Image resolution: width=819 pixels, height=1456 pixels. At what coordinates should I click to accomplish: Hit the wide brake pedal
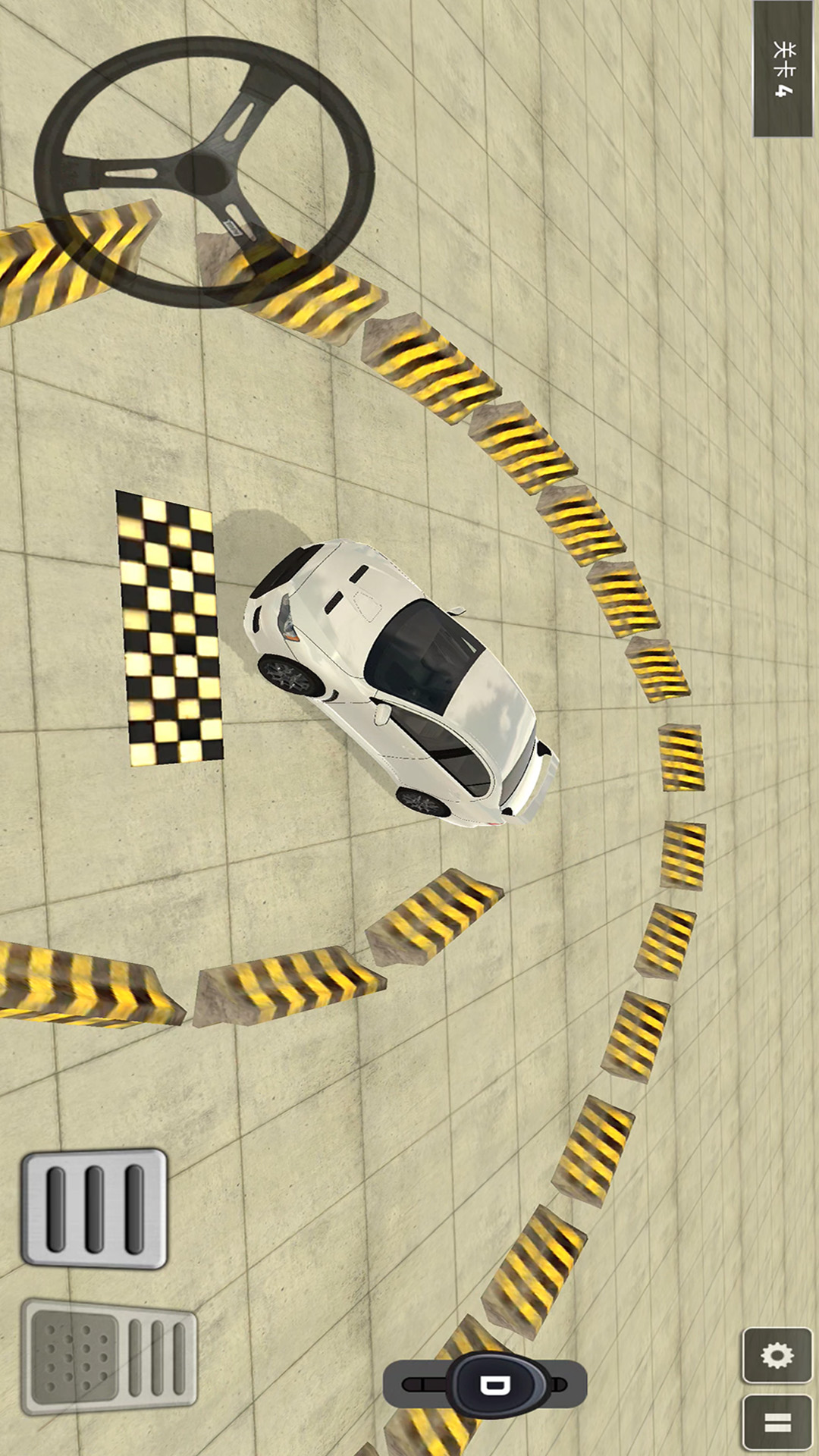tap(109, 1356)
